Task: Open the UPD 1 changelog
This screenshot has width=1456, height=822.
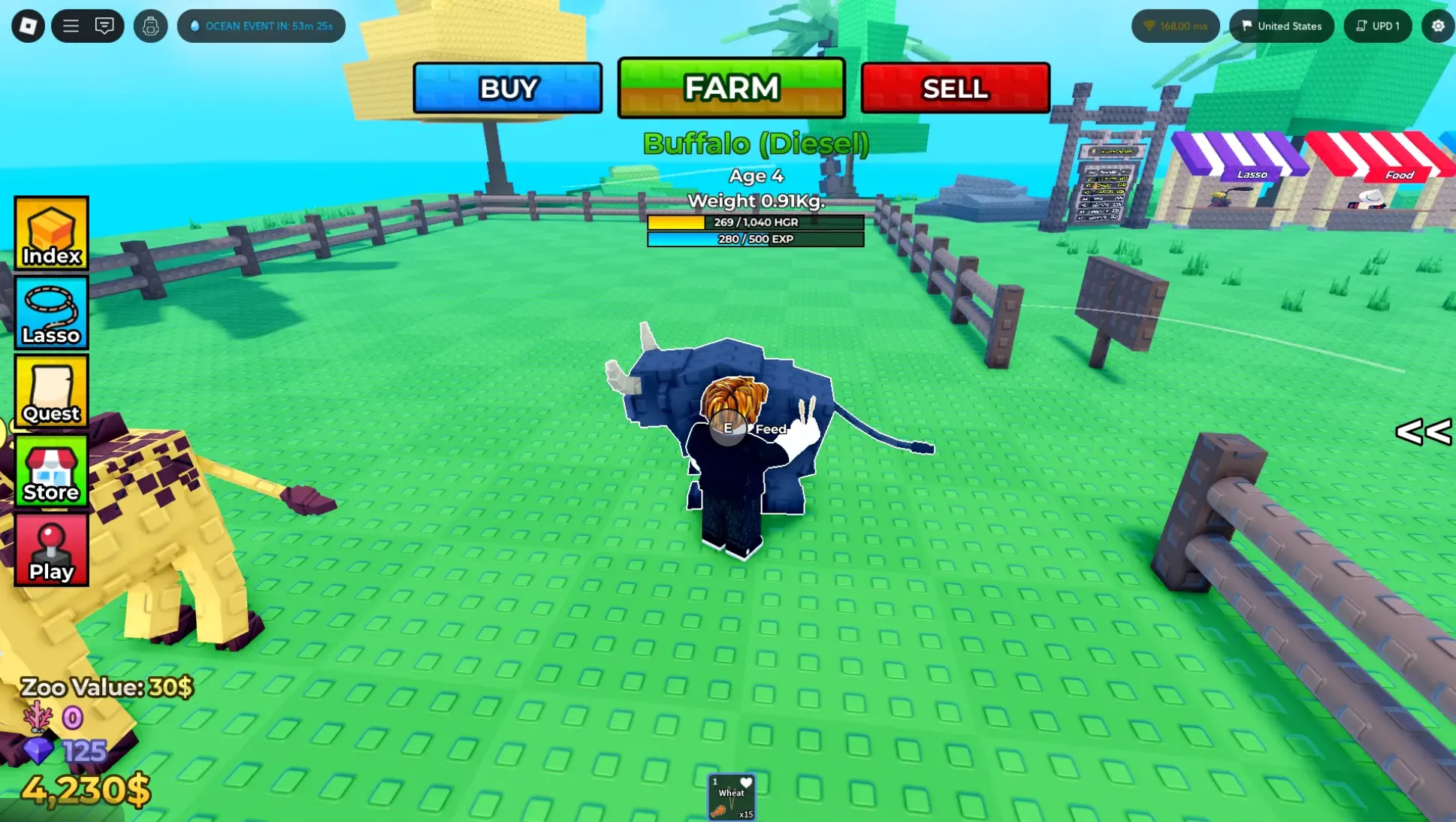Action: [x=1377, y=26]
